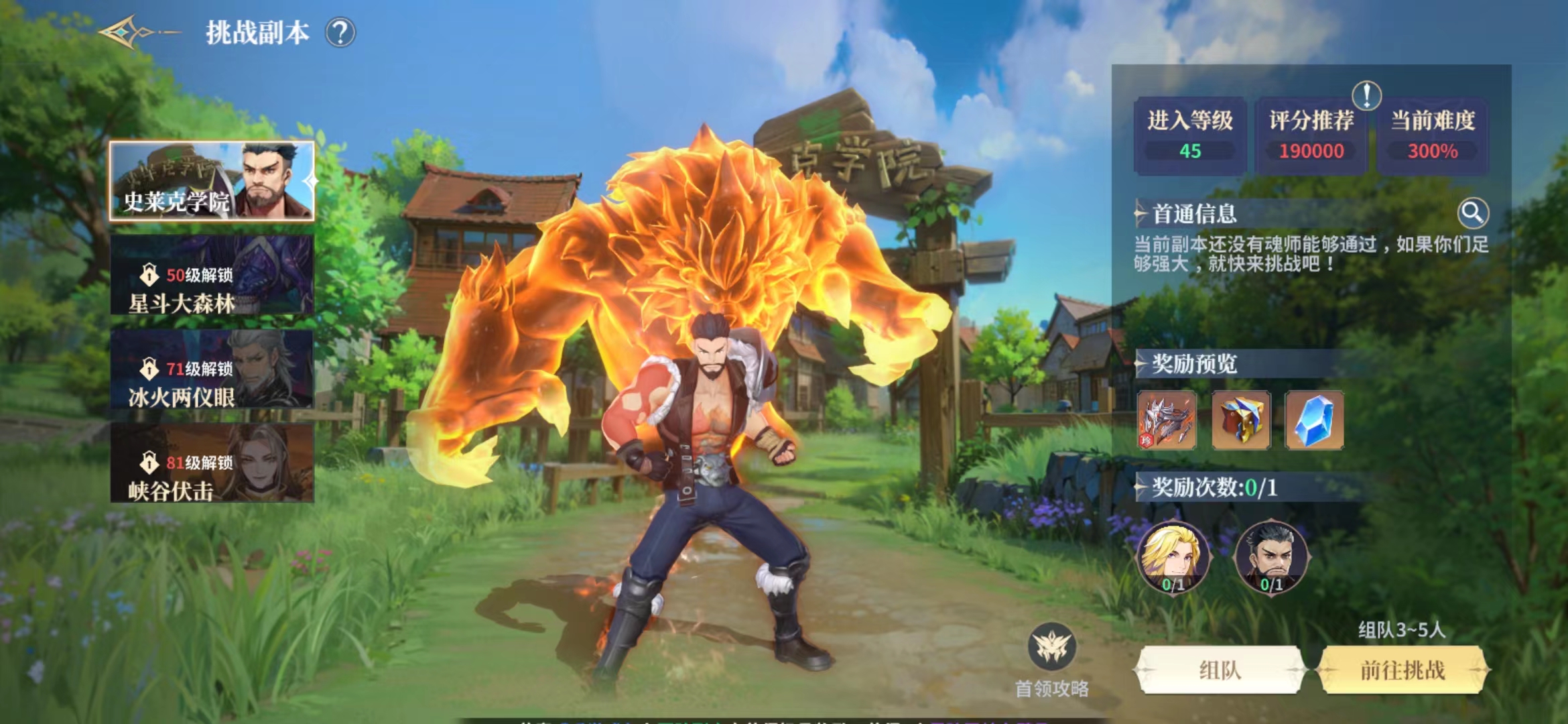
Task: Inspect the blue crystal reward
Action: coord(1314,420)
